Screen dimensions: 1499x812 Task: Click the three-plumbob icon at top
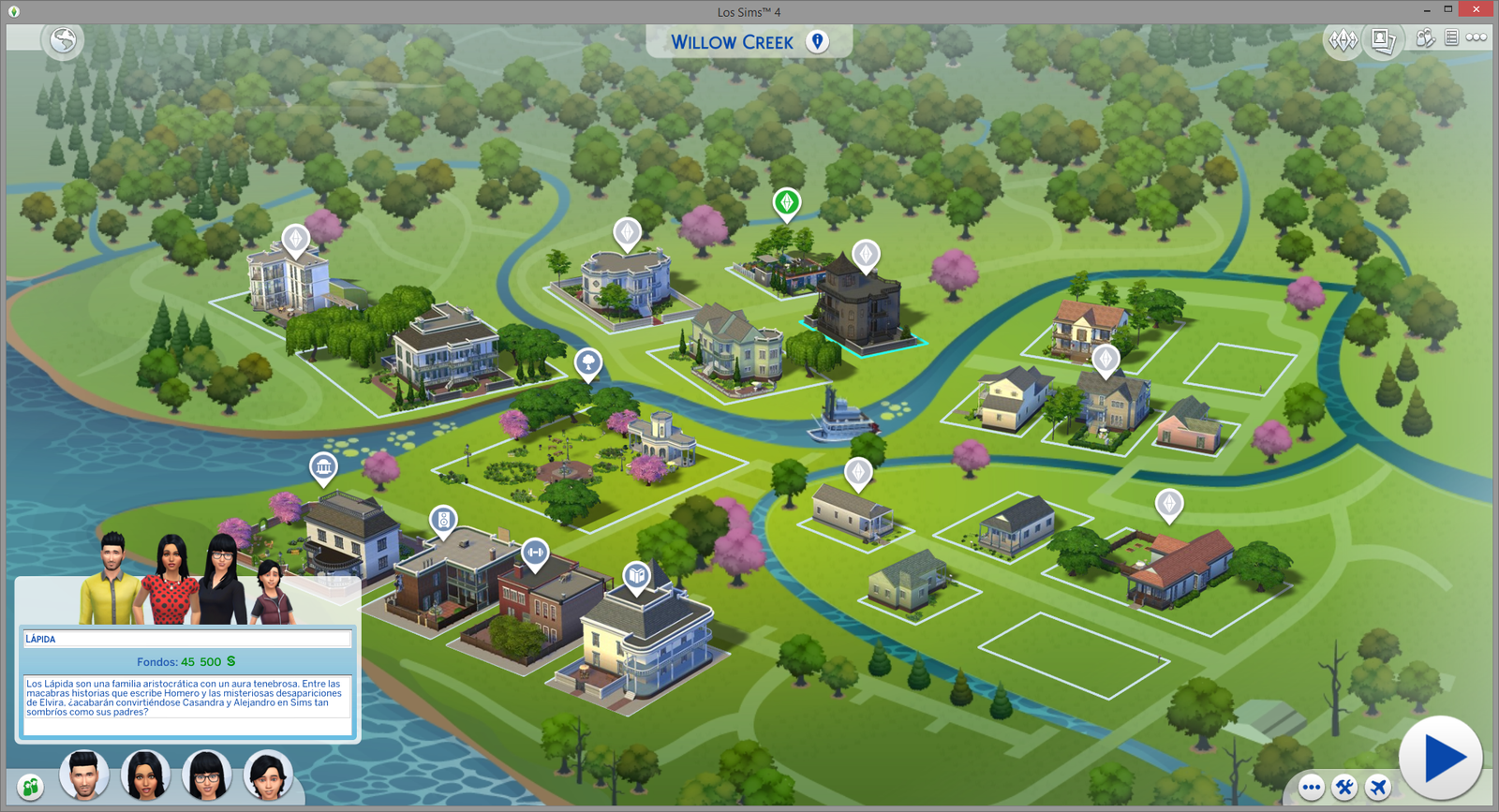[1343, 40]
